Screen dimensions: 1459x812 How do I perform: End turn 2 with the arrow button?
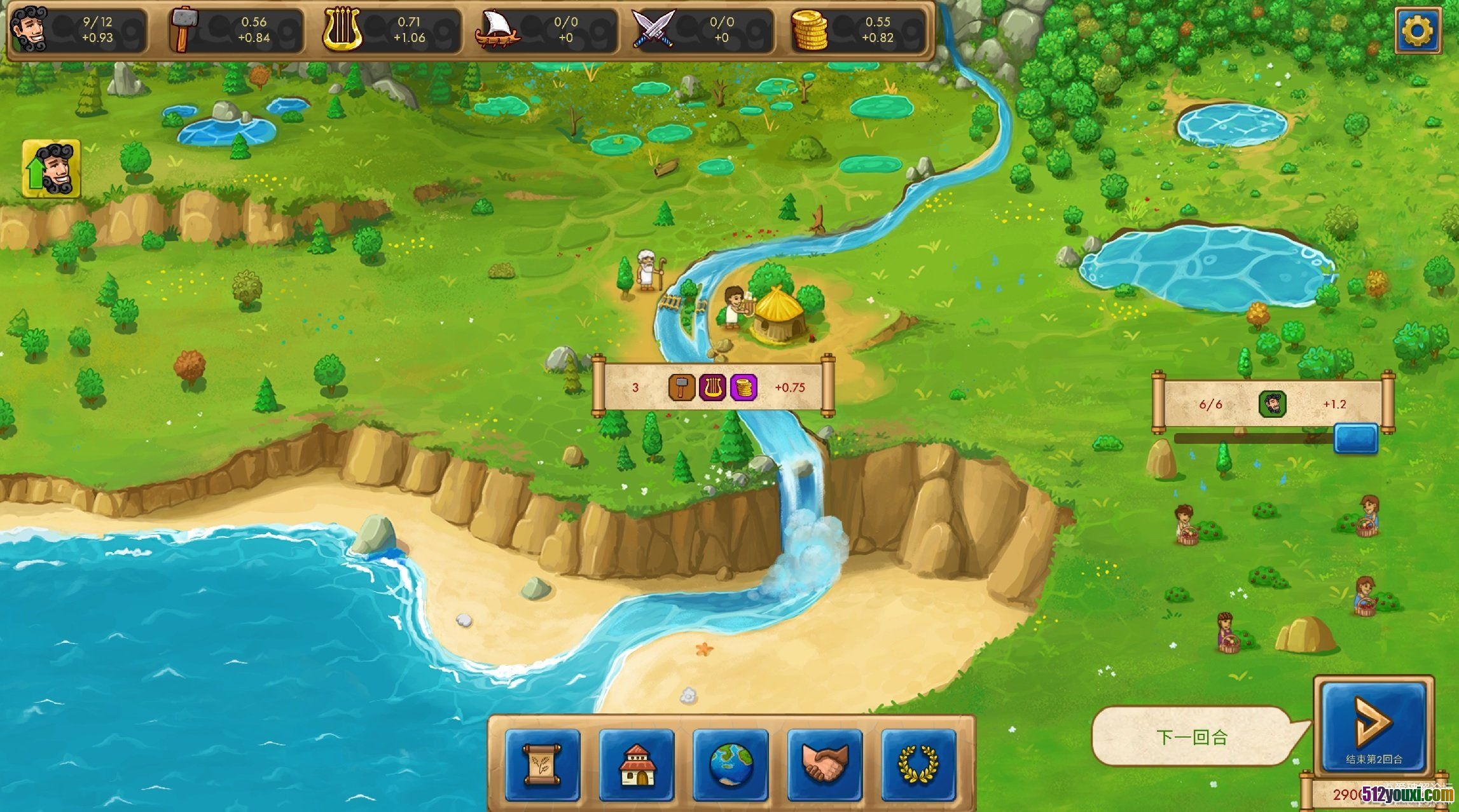click(1373, 726)
